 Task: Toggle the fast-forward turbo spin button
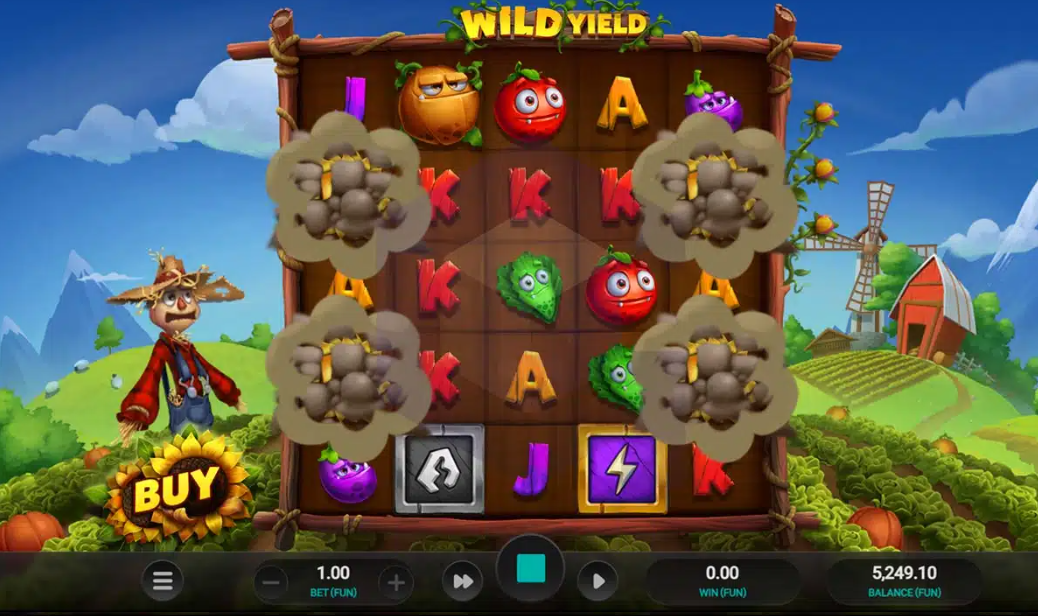pyautogui.click(x=462, y=581)
